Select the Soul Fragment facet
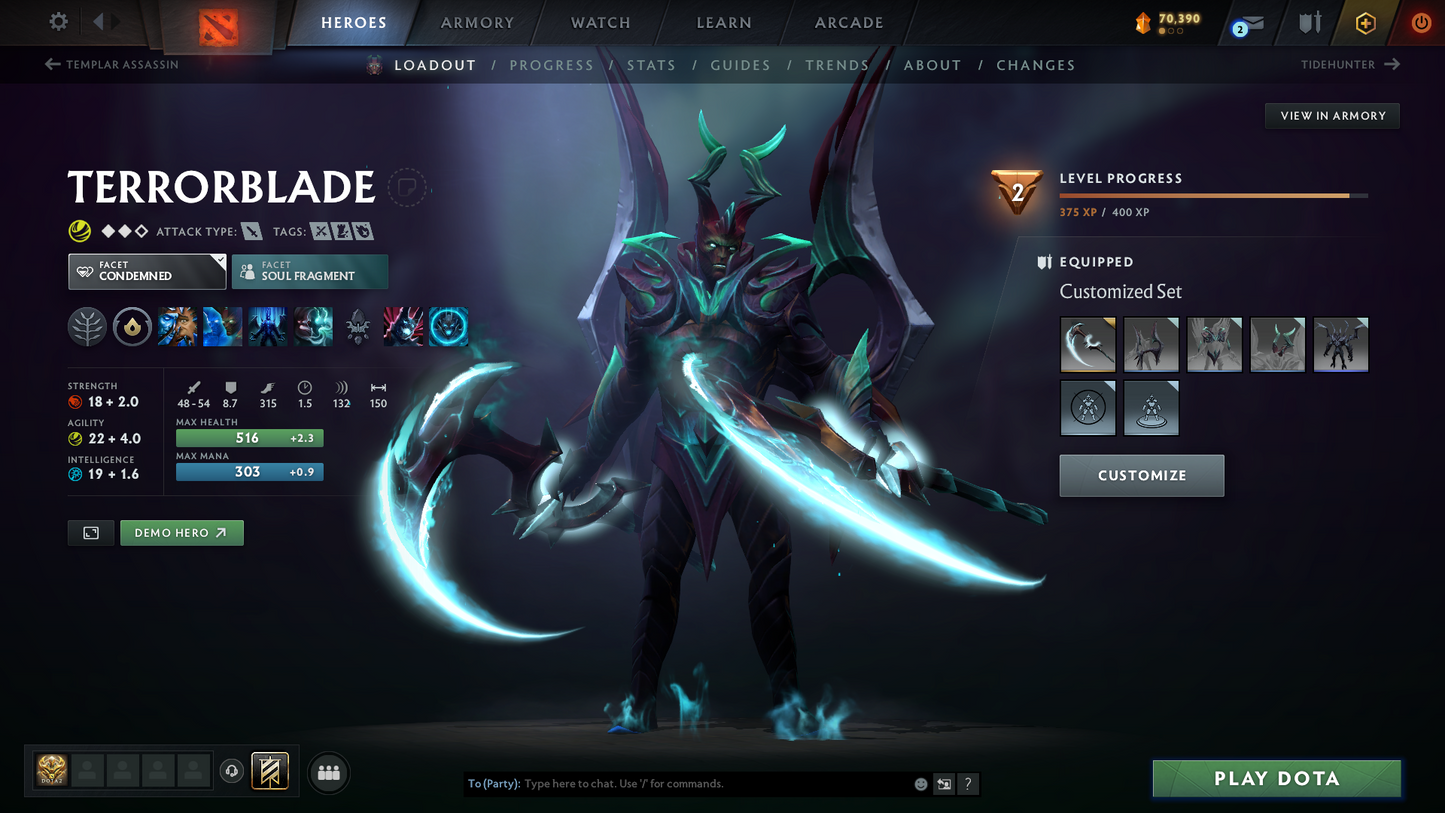Image resolution: width=1445 pixels, height=813 pixels. coord(310,271)
